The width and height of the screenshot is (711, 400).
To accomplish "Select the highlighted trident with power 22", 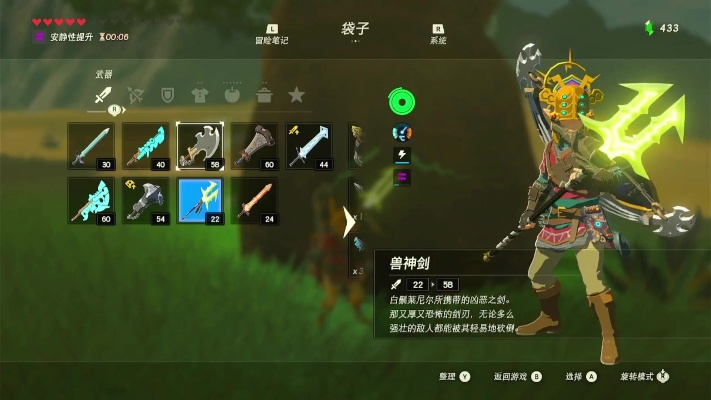I will pyautogui.click(x=200, y=200).
